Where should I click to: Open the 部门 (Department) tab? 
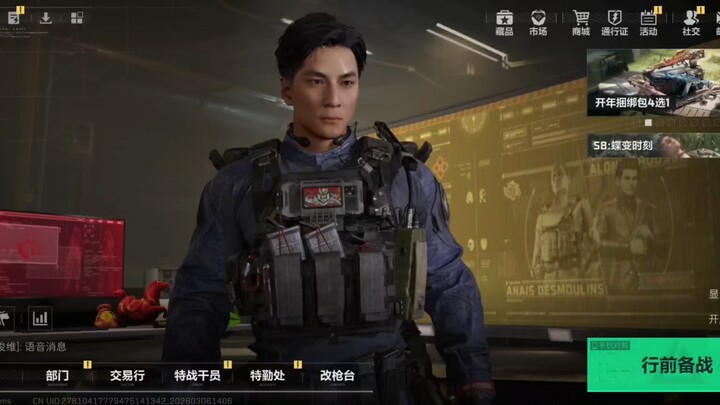click(x=57, y=376)
